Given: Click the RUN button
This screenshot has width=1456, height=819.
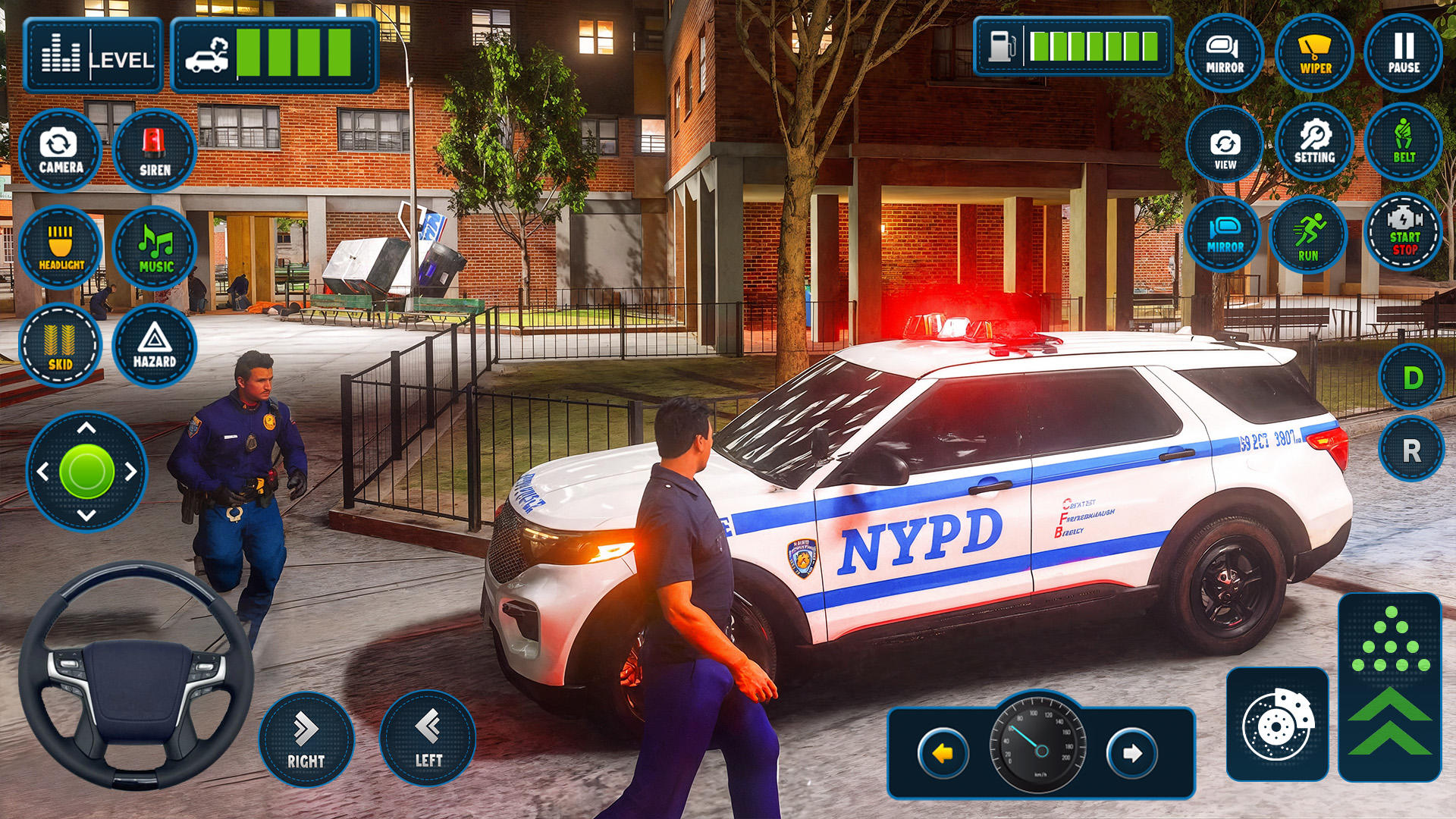Looking at the screenshot, I should (x=1308, y=234).
